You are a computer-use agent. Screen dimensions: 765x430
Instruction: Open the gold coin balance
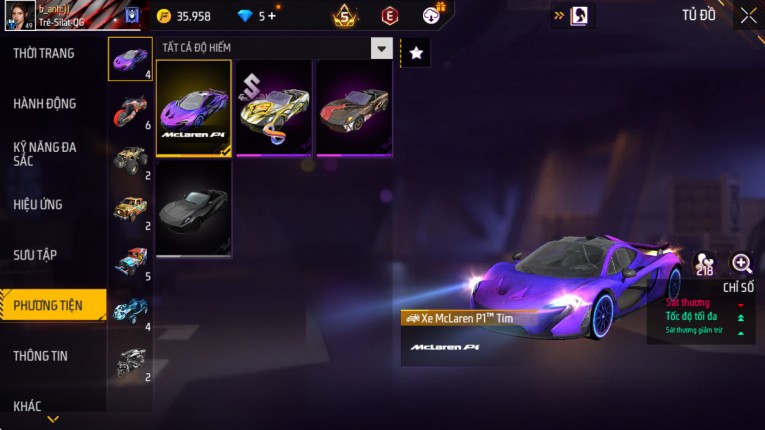pos(183,16)
